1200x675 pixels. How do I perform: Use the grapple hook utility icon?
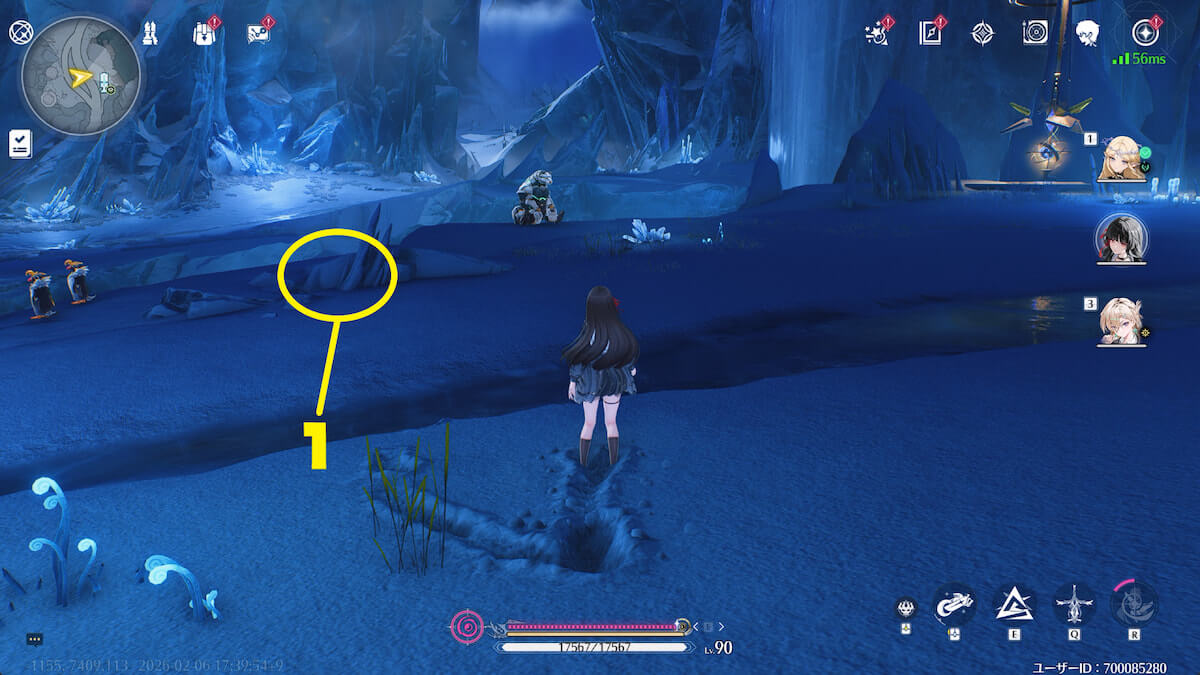[954, 604]
